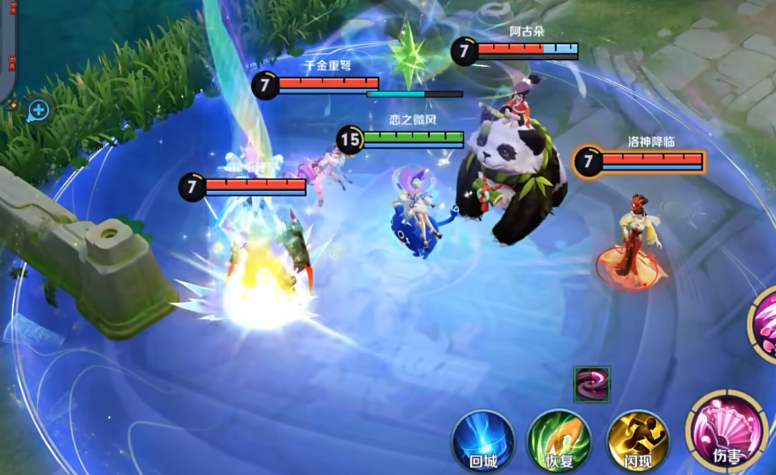Expand the minimap with the magnifier plus button
Viewport: 776px width, 475px height.
point(39,109)
